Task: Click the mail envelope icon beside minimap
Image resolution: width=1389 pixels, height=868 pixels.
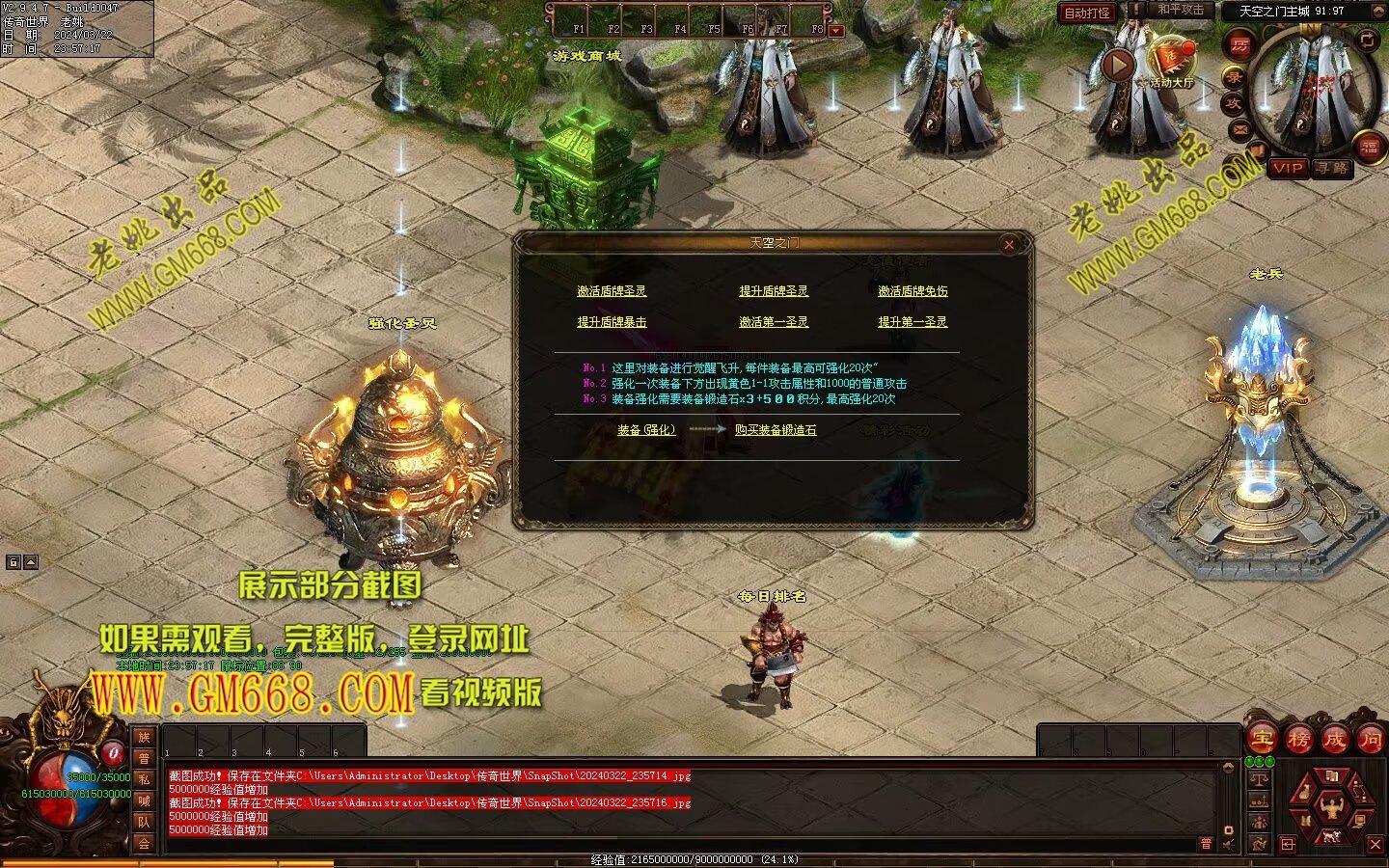Action: [x=1239, y=129]
